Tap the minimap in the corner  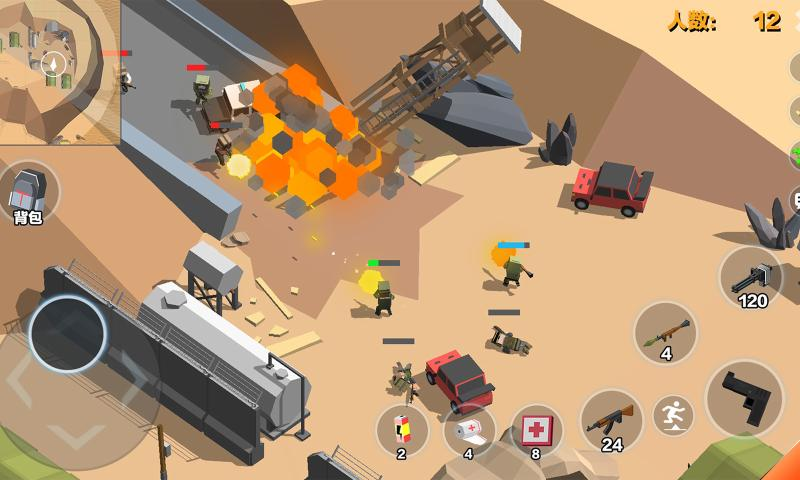click(x=58, y=70)
